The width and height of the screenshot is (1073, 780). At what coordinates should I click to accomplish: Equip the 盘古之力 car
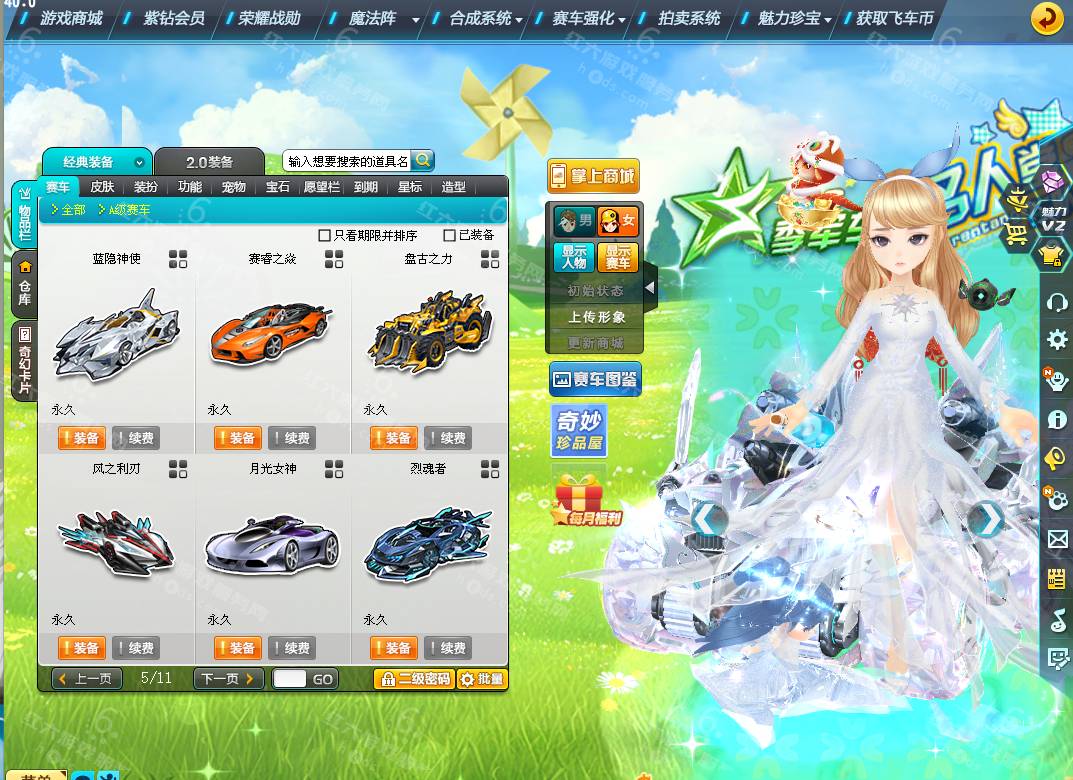(394, 438)
